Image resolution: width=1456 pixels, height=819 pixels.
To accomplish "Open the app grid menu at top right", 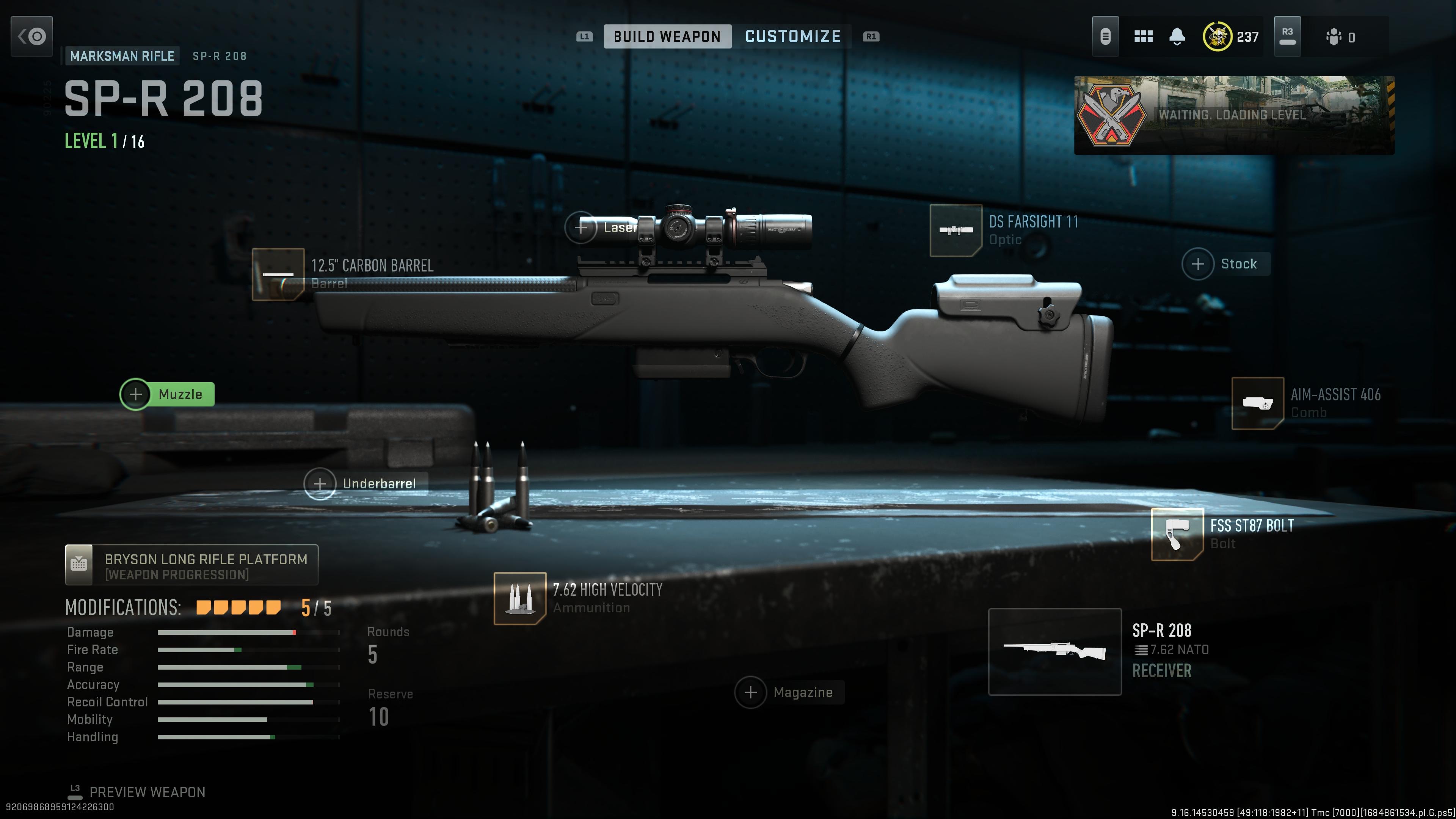I will click(x=1144, y=36).
